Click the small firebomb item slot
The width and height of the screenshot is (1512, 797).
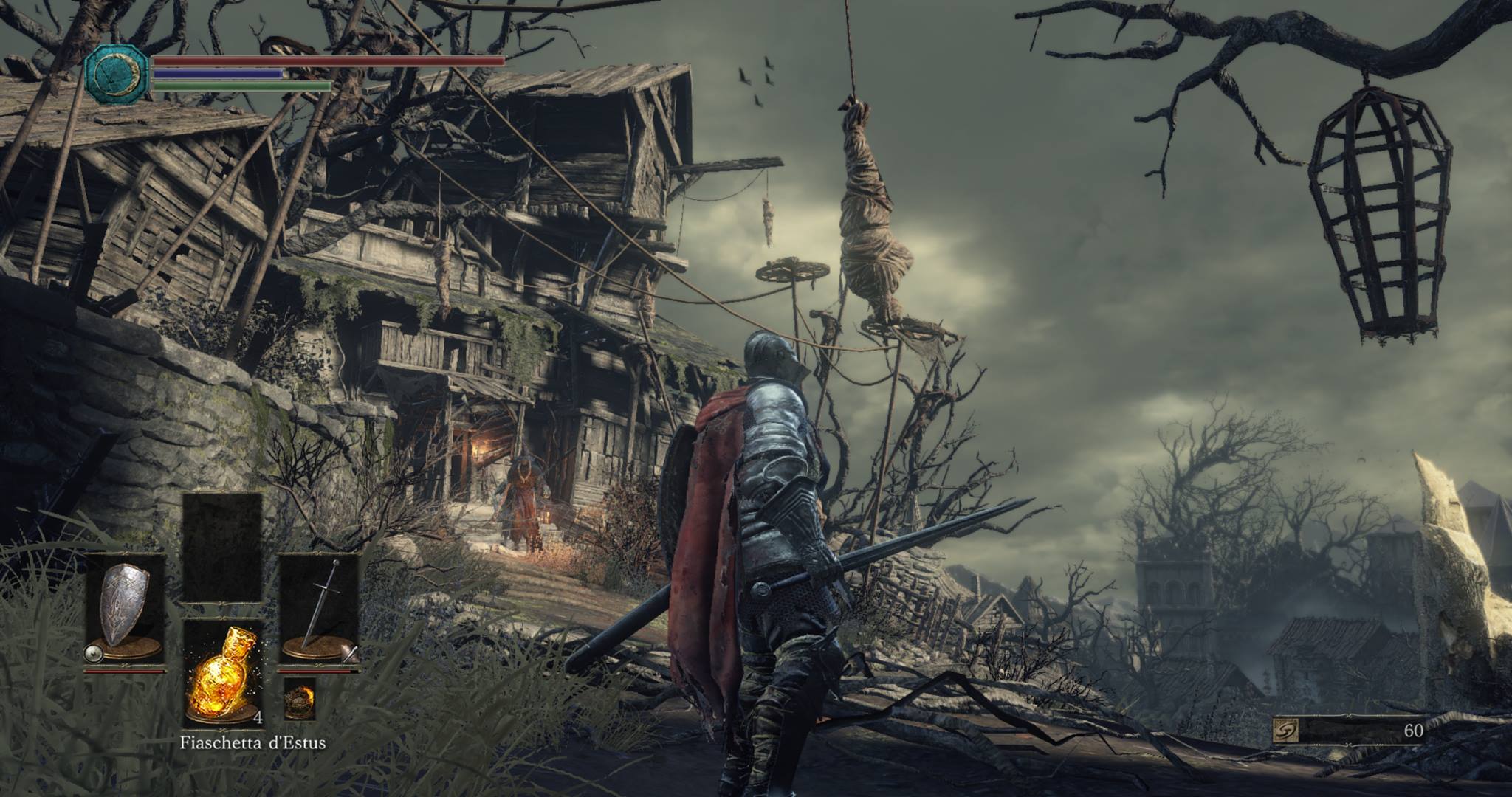pos(299,698)
